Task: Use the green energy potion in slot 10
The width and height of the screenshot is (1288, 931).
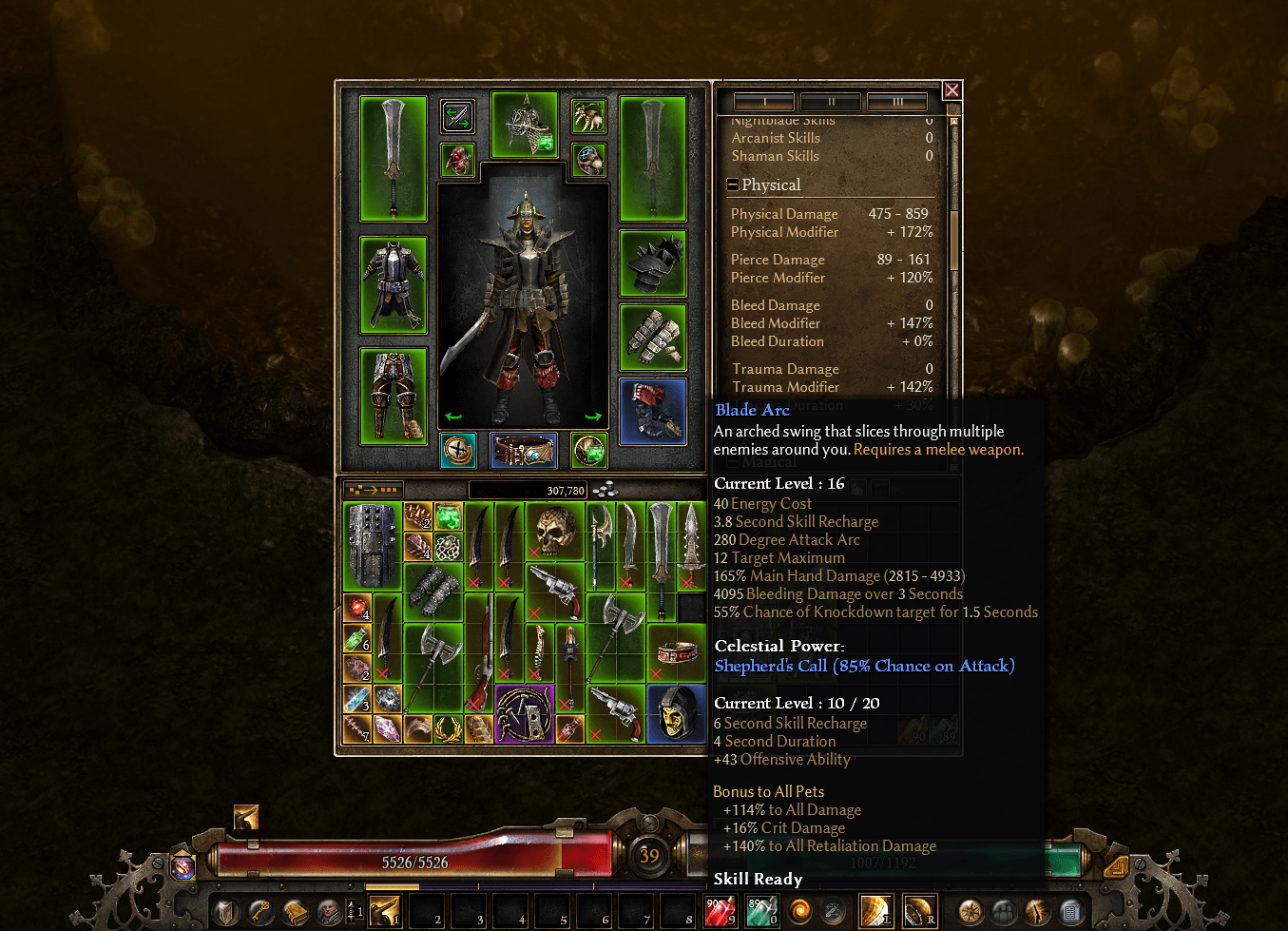Action: tap(760, 910)
